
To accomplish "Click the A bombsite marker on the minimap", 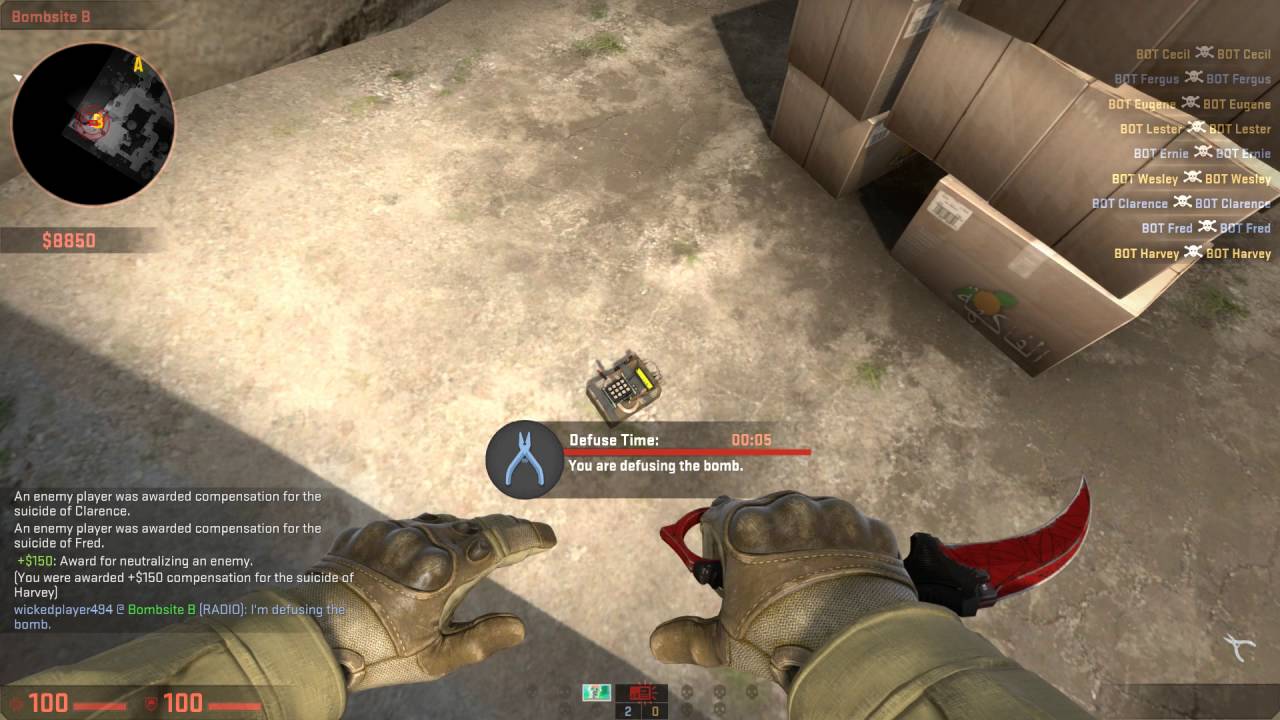I will click(140, 62).
